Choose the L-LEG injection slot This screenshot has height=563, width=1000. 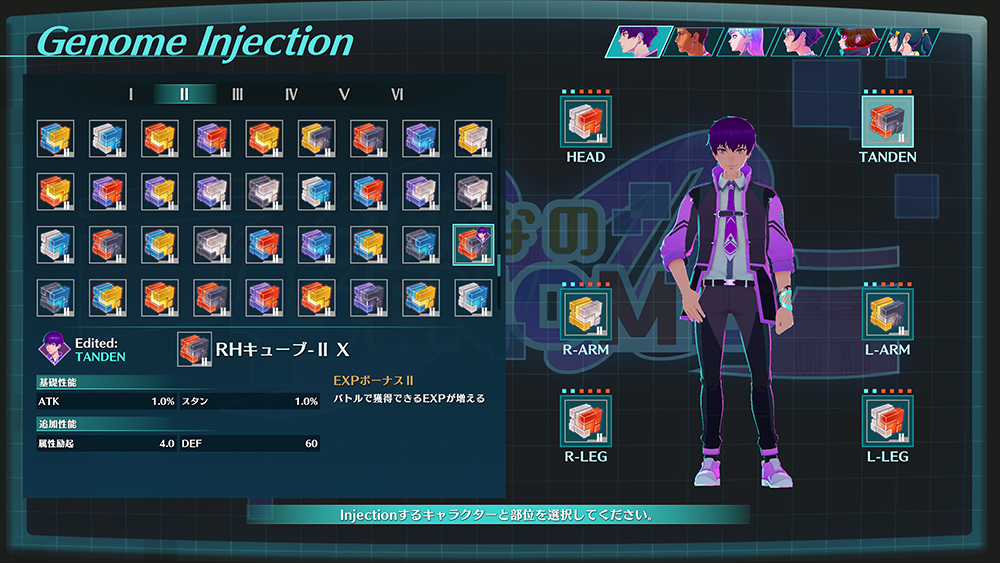click(887, 421)
